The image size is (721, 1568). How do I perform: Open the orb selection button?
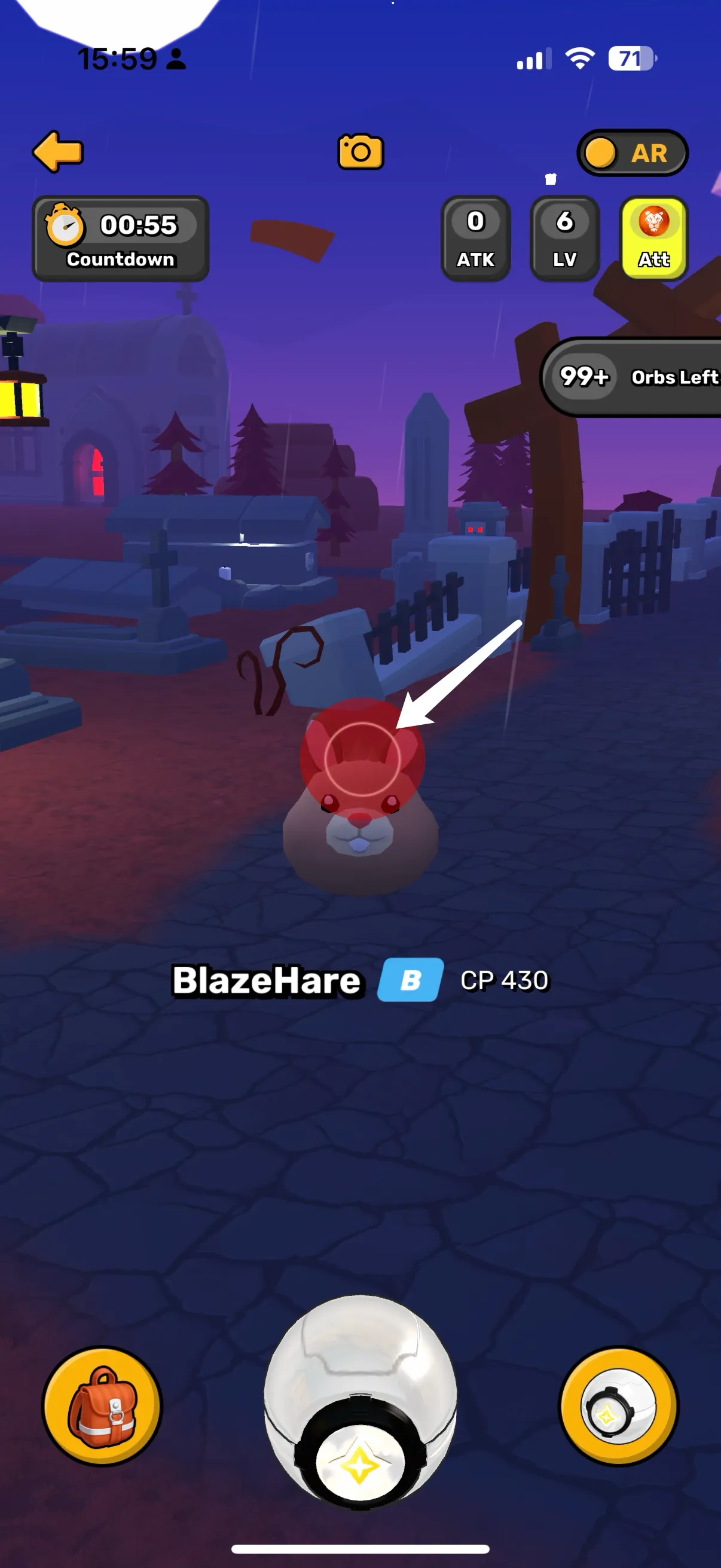pyautogui.click(x=618, y=1407)
